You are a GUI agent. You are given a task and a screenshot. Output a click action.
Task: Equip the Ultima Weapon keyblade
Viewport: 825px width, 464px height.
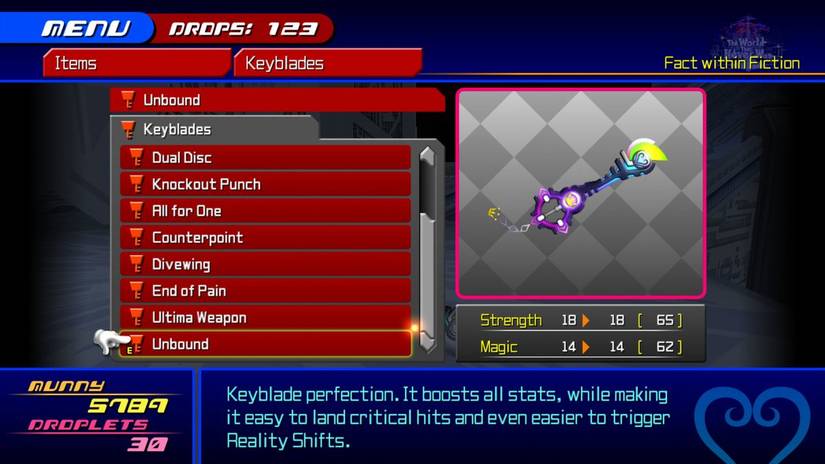265,318
